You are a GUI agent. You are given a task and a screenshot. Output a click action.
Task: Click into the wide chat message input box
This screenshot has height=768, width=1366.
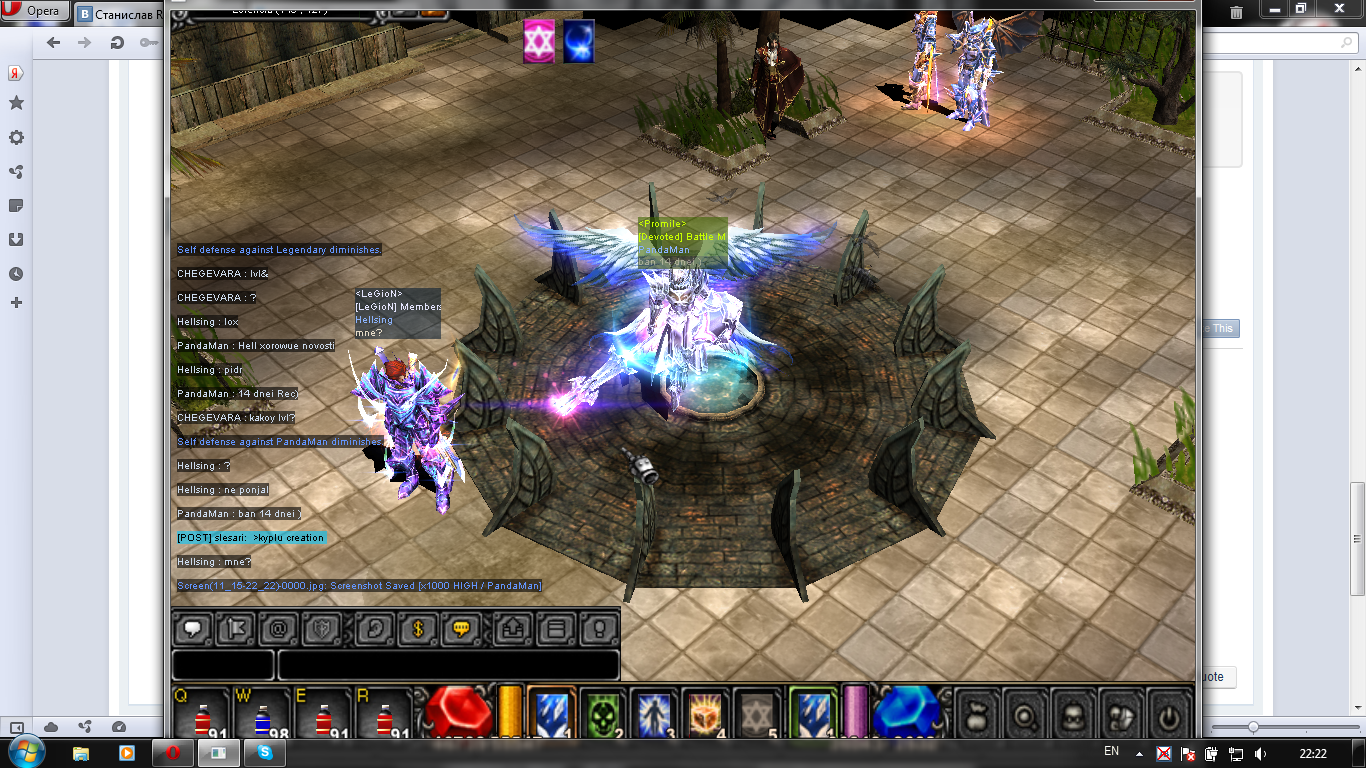tap(448, 665)
